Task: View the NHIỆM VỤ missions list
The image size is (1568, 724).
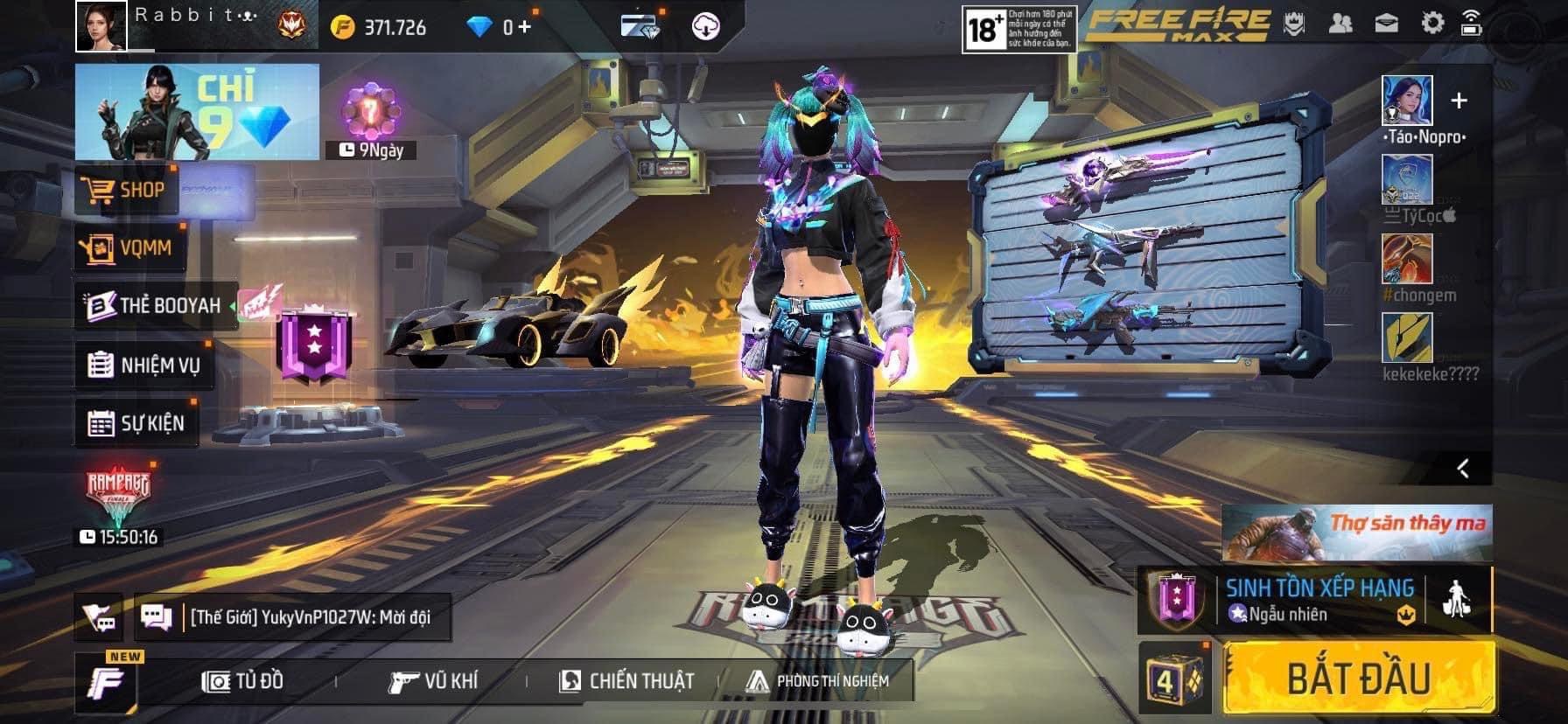Action: (x=145, y=365)
